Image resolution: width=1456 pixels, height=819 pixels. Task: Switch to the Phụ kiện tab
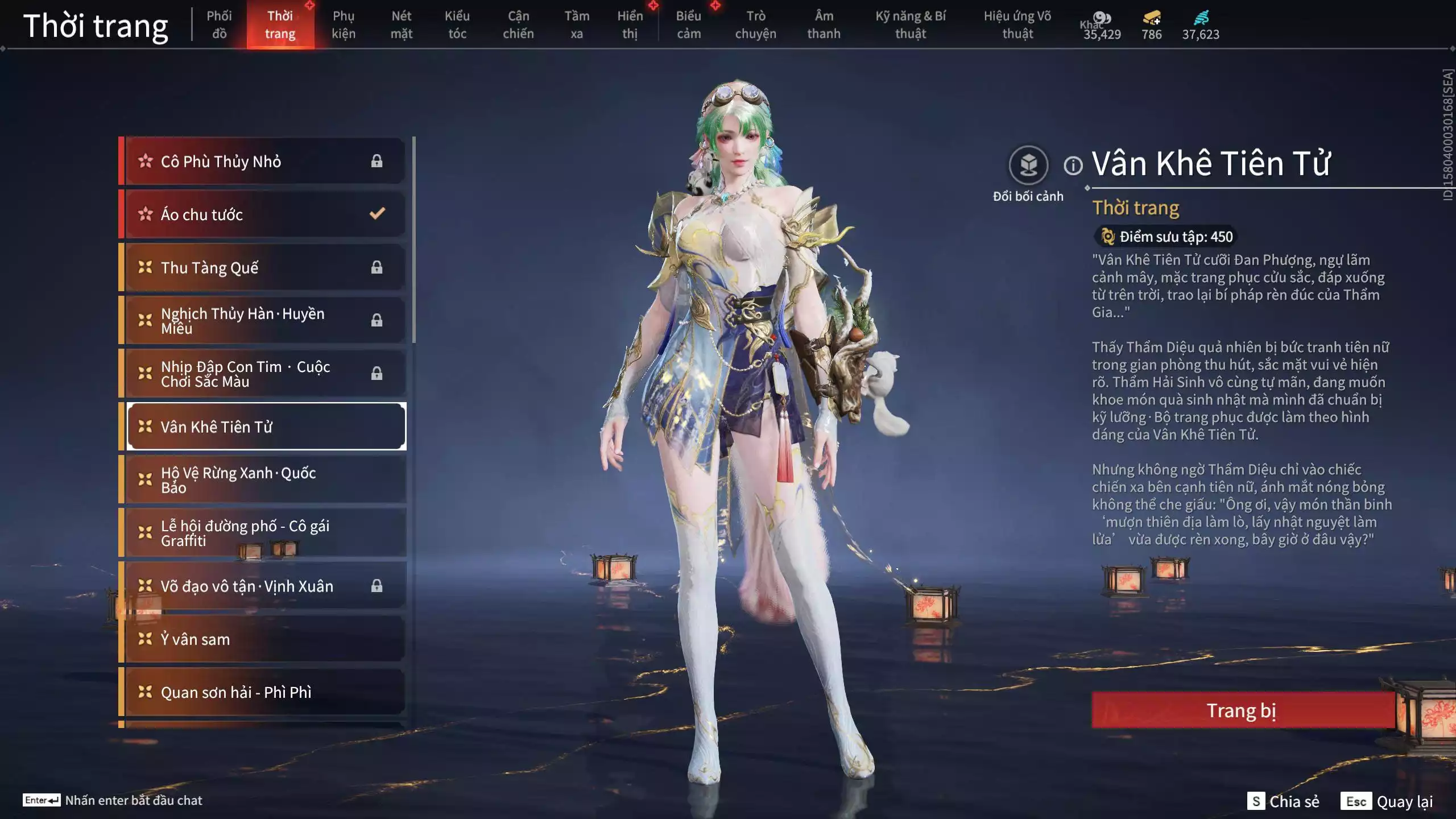click(344, 25)
